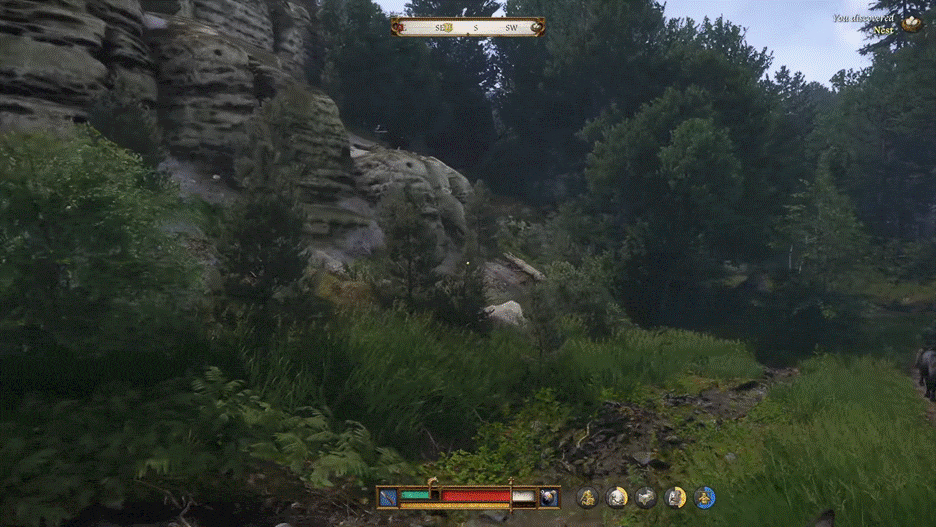The height and width of the screenshot is (527, 936).
Task: Inspect the bed status icon
Action: (646, 497)
